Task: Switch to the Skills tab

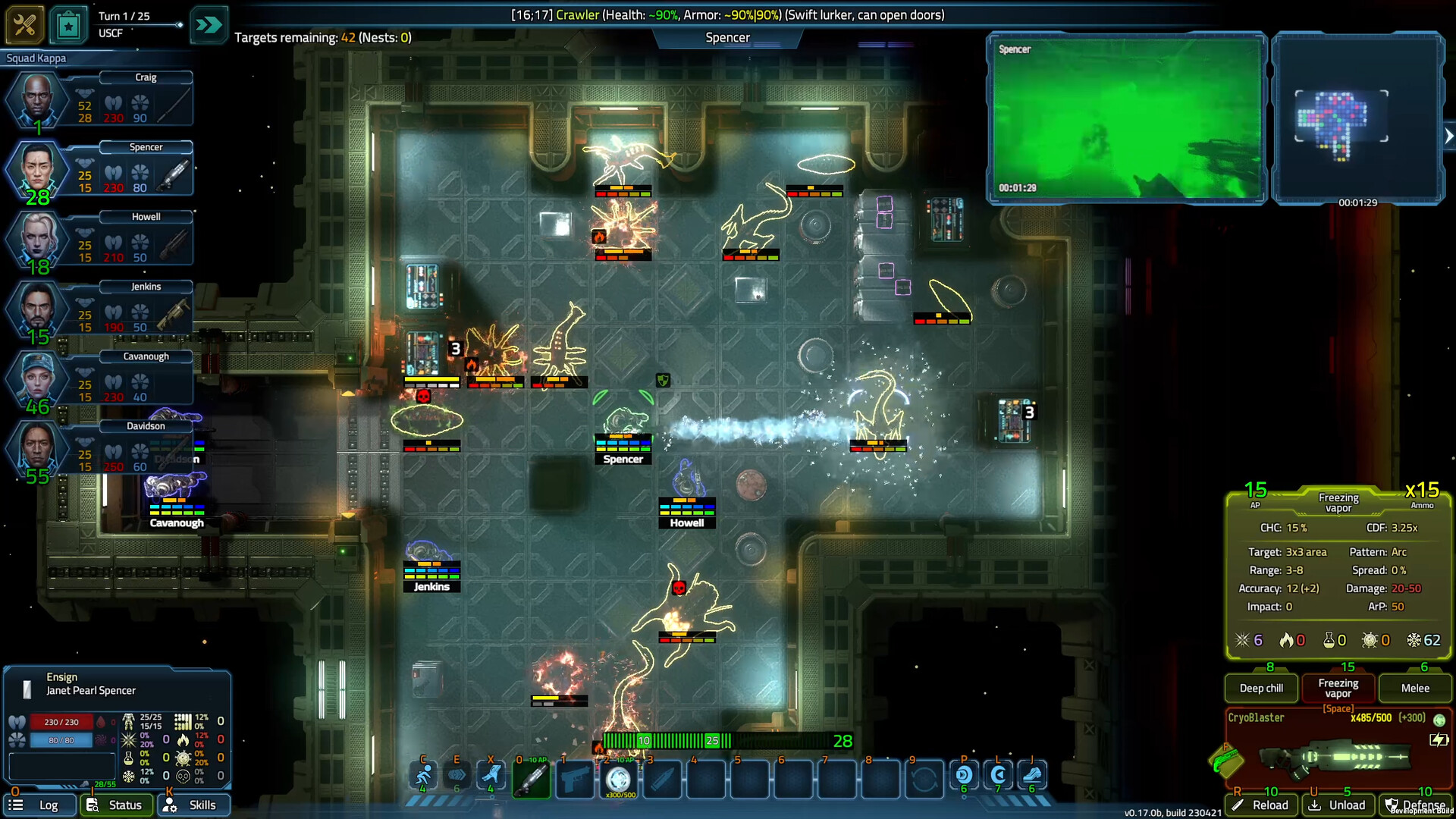Action: click(194, 805)
